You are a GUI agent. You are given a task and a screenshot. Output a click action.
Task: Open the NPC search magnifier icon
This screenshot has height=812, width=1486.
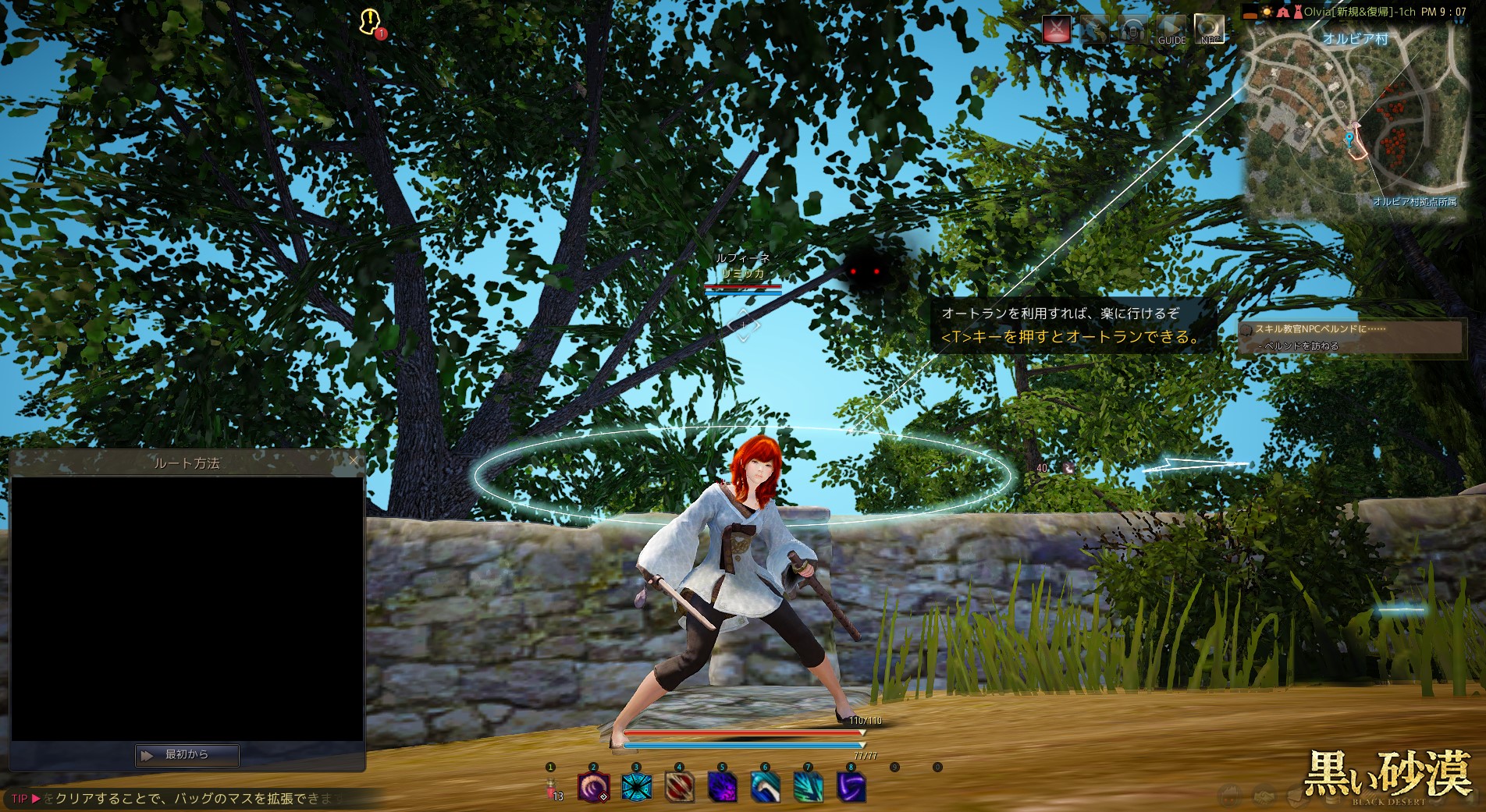point(1209,30)
